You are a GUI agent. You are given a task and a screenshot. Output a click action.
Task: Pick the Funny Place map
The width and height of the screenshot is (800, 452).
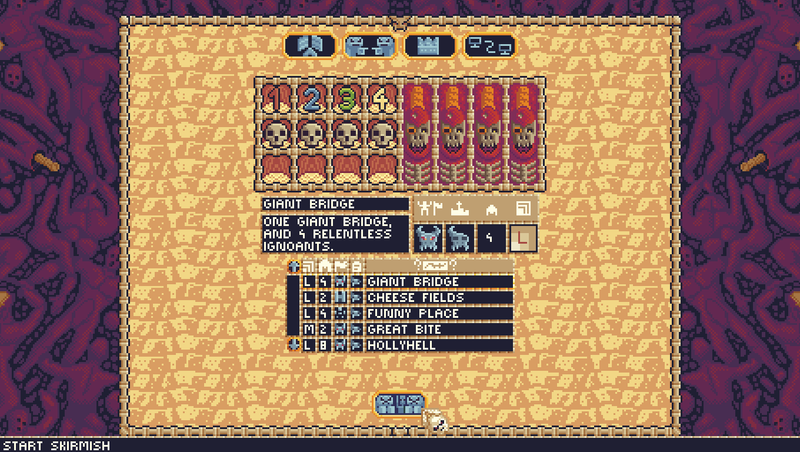(438, 314)
